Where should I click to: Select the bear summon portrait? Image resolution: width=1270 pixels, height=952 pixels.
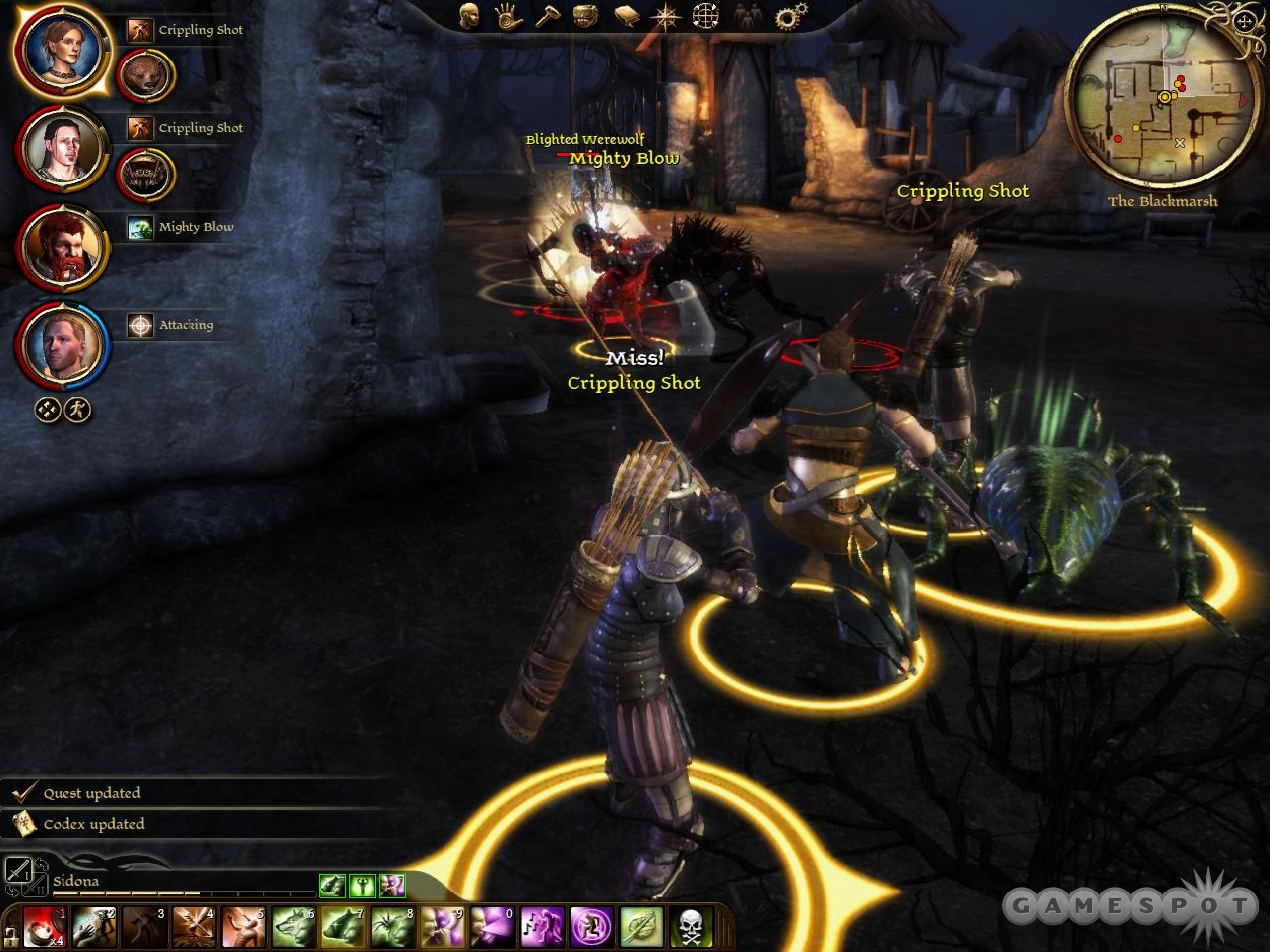pos(146,76)
